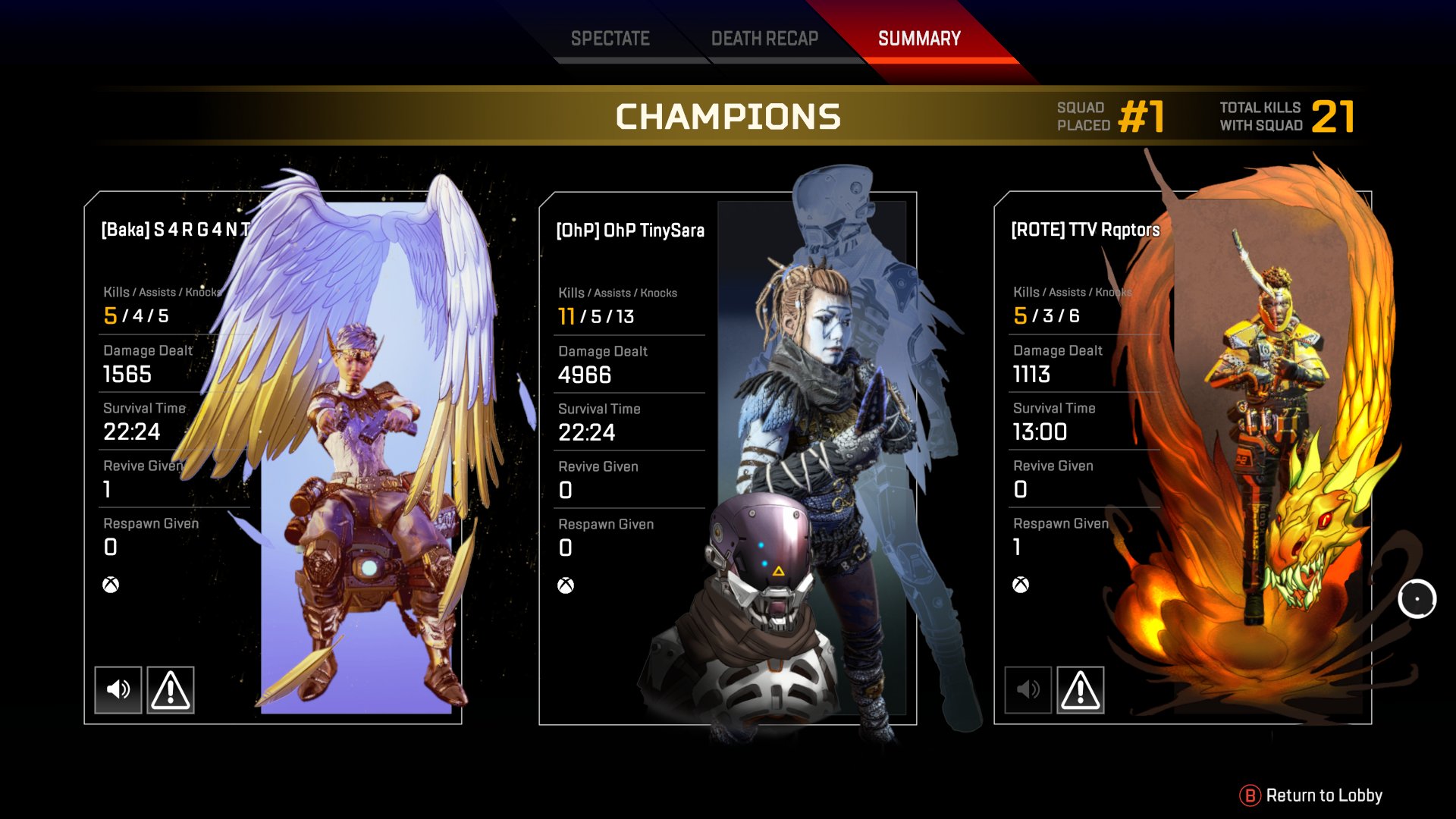Select the Summary tab

coord(918,38)
